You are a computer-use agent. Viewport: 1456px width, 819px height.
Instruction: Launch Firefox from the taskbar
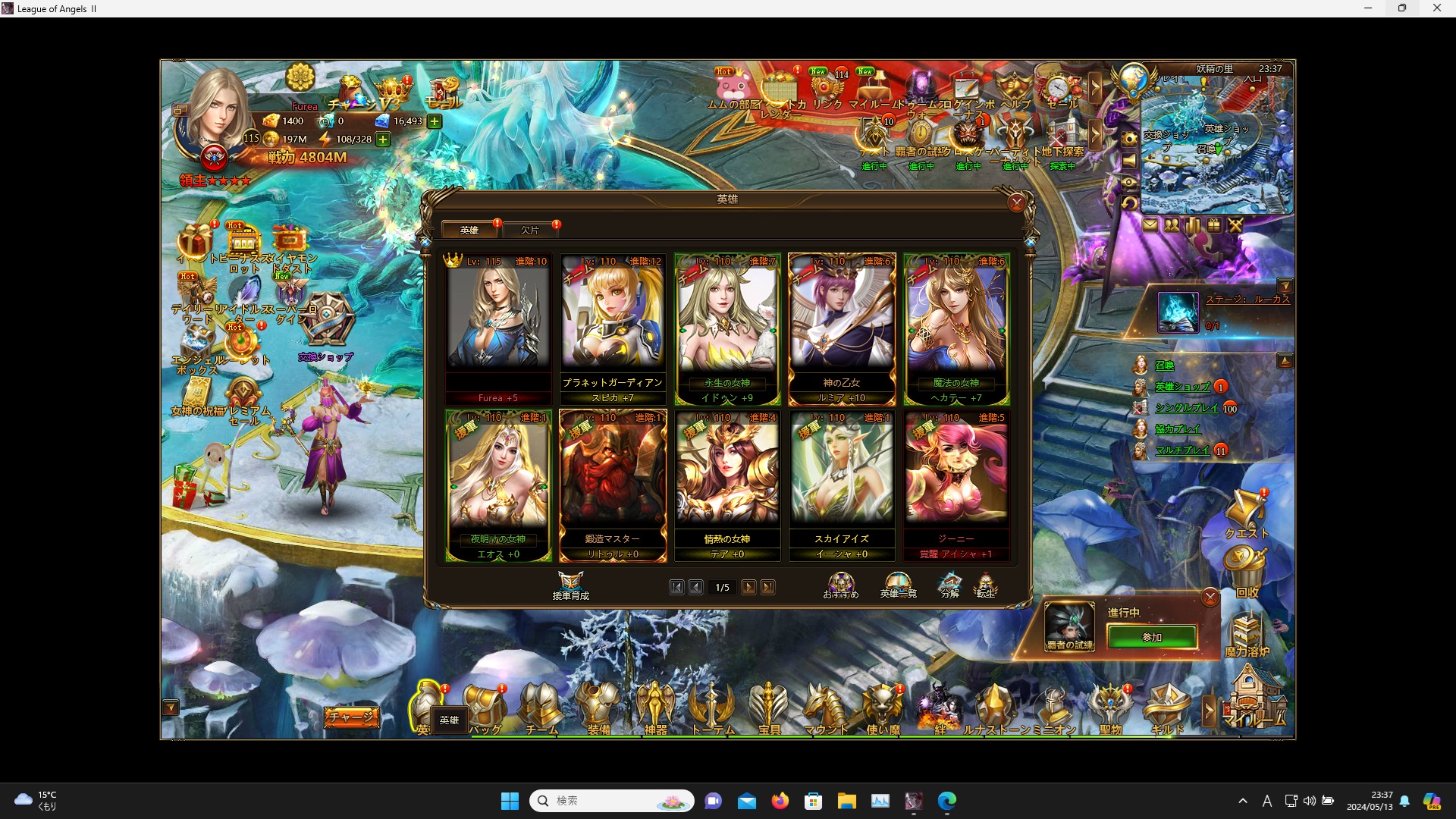tap(781, 801)
